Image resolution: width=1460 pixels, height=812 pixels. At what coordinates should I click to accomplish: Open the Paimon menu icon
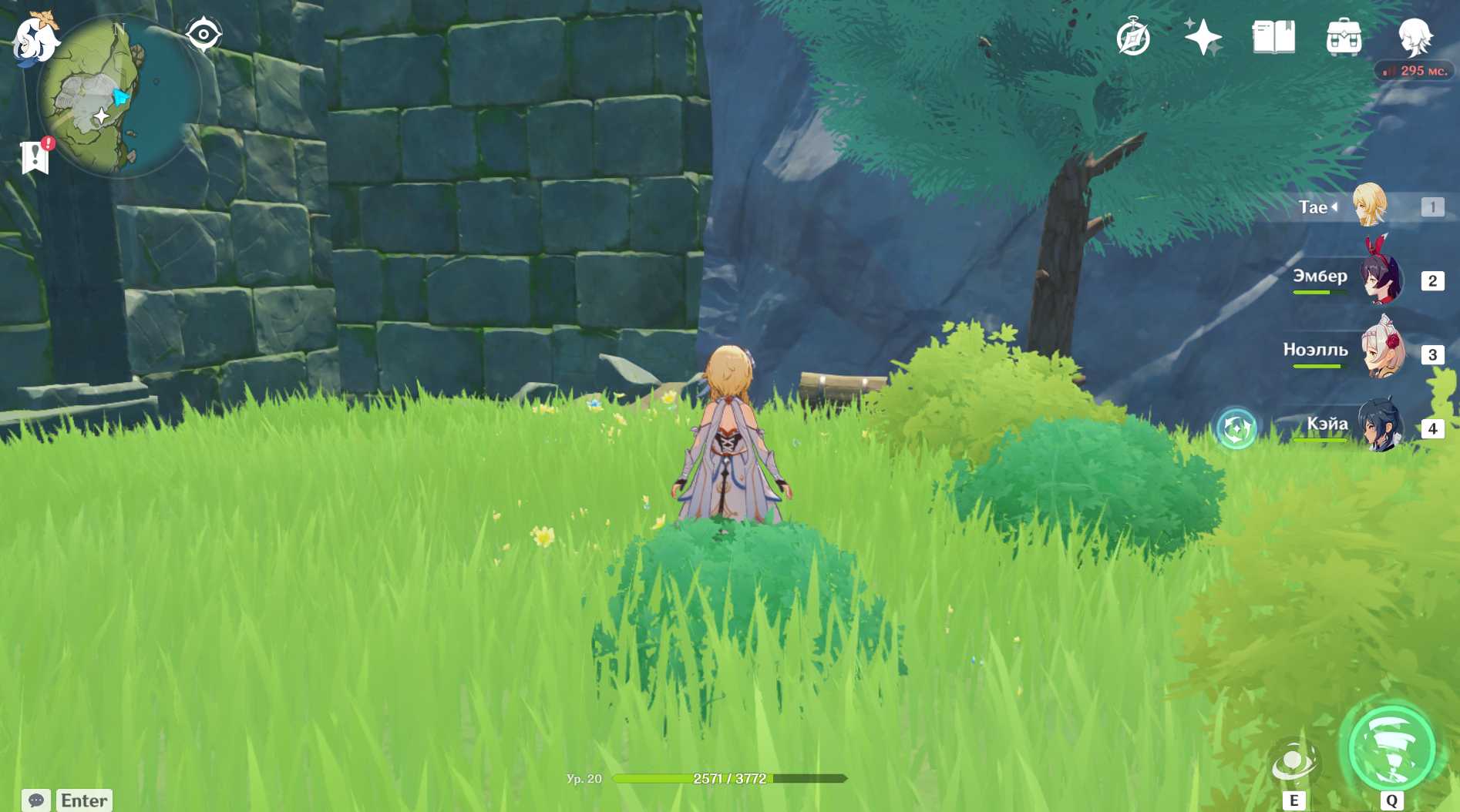(34, 39)
